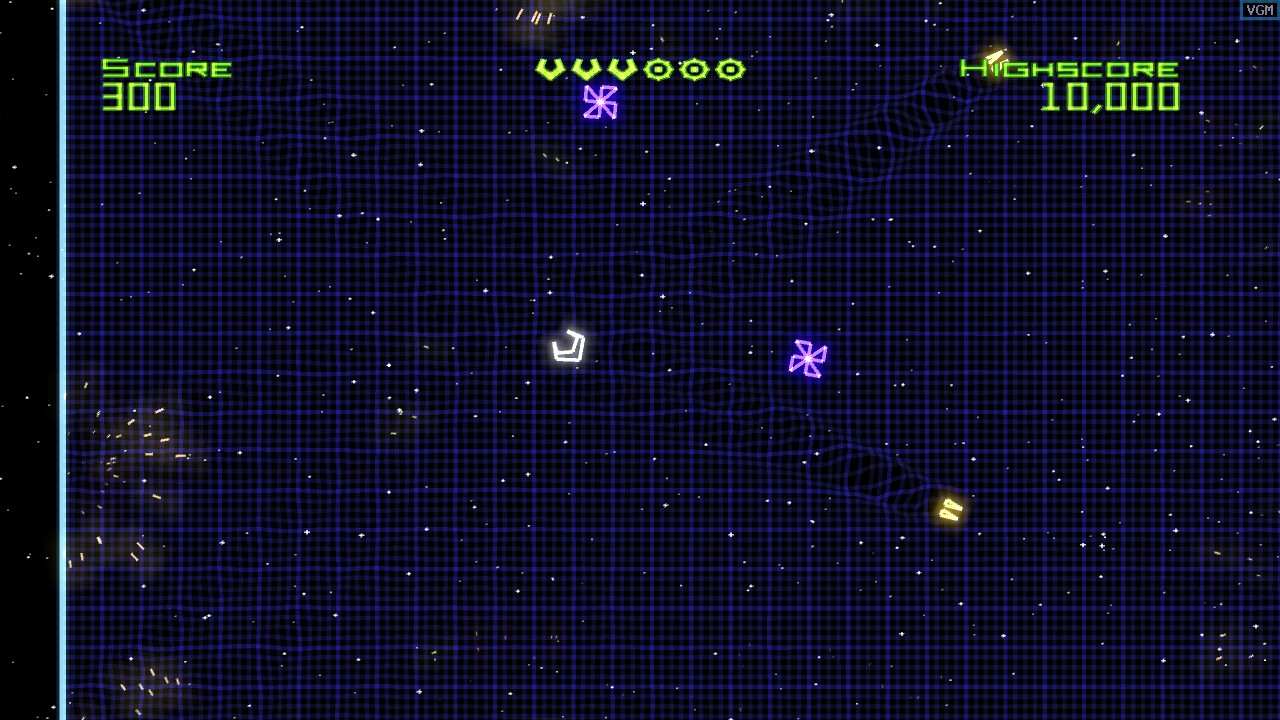Click the first green bomb octagon icon
Image resolution: width=1280 pixels, height=720 pixels.
(x=657, y=69)
